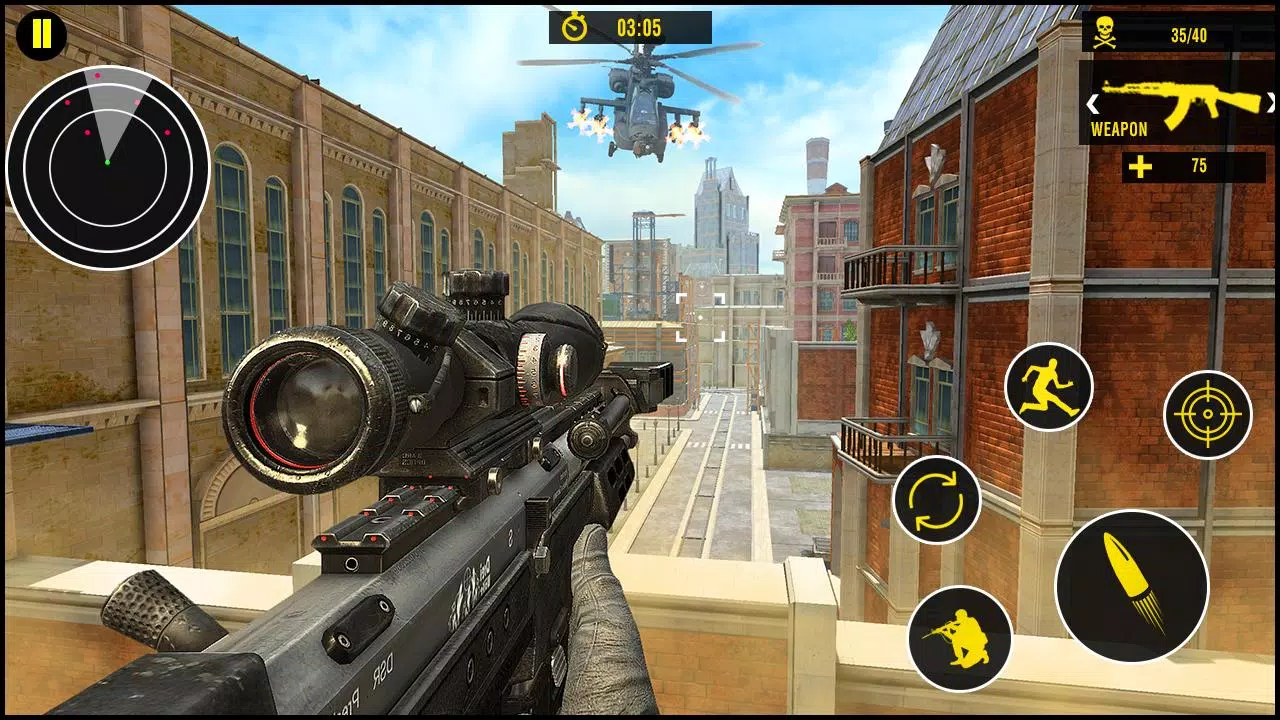Tap the right weapon arrow
Viewport: 1280px width, 720px height.
click(1268, 103)
